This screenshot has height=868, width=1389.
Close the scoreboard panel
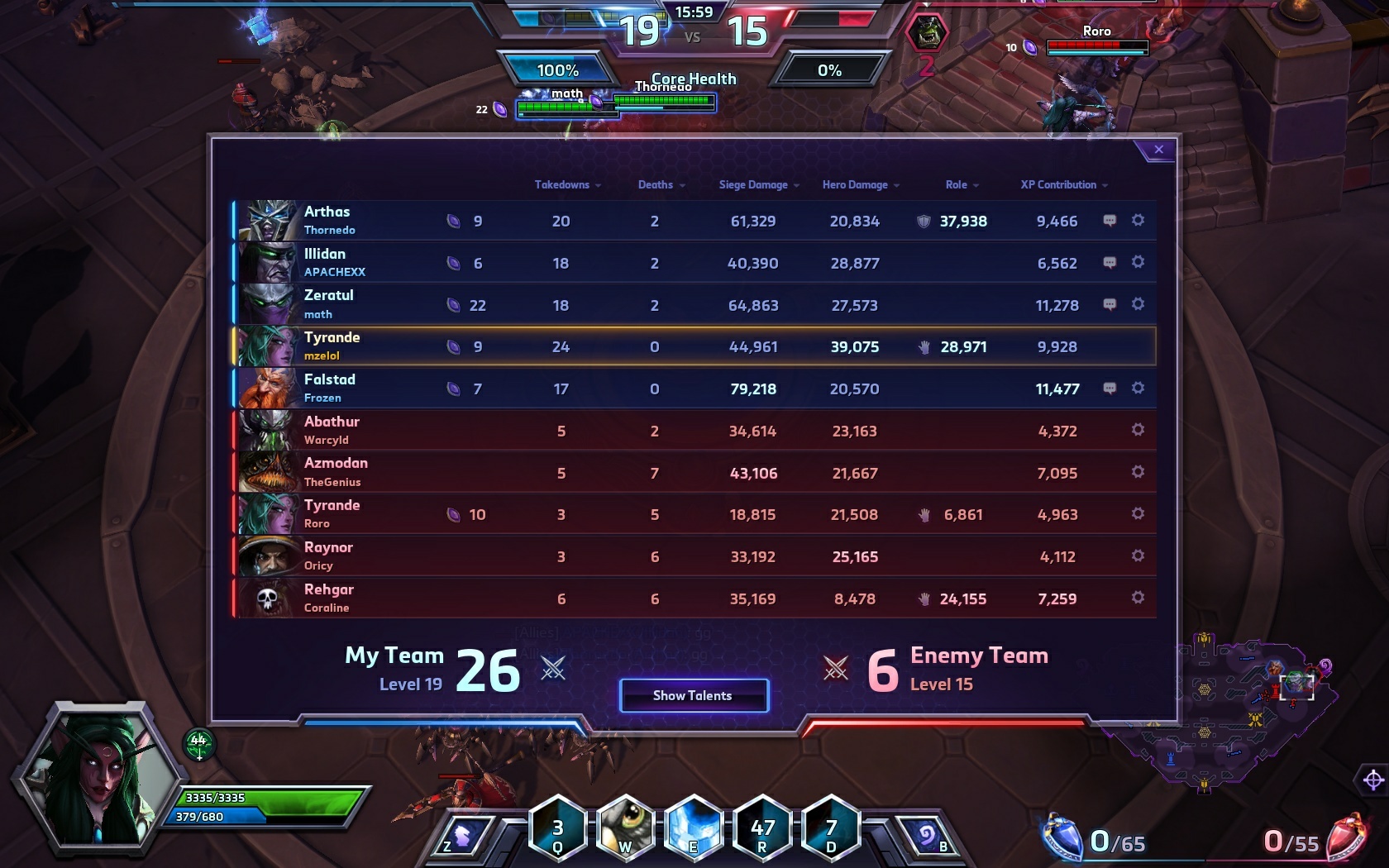point(1158,150)
